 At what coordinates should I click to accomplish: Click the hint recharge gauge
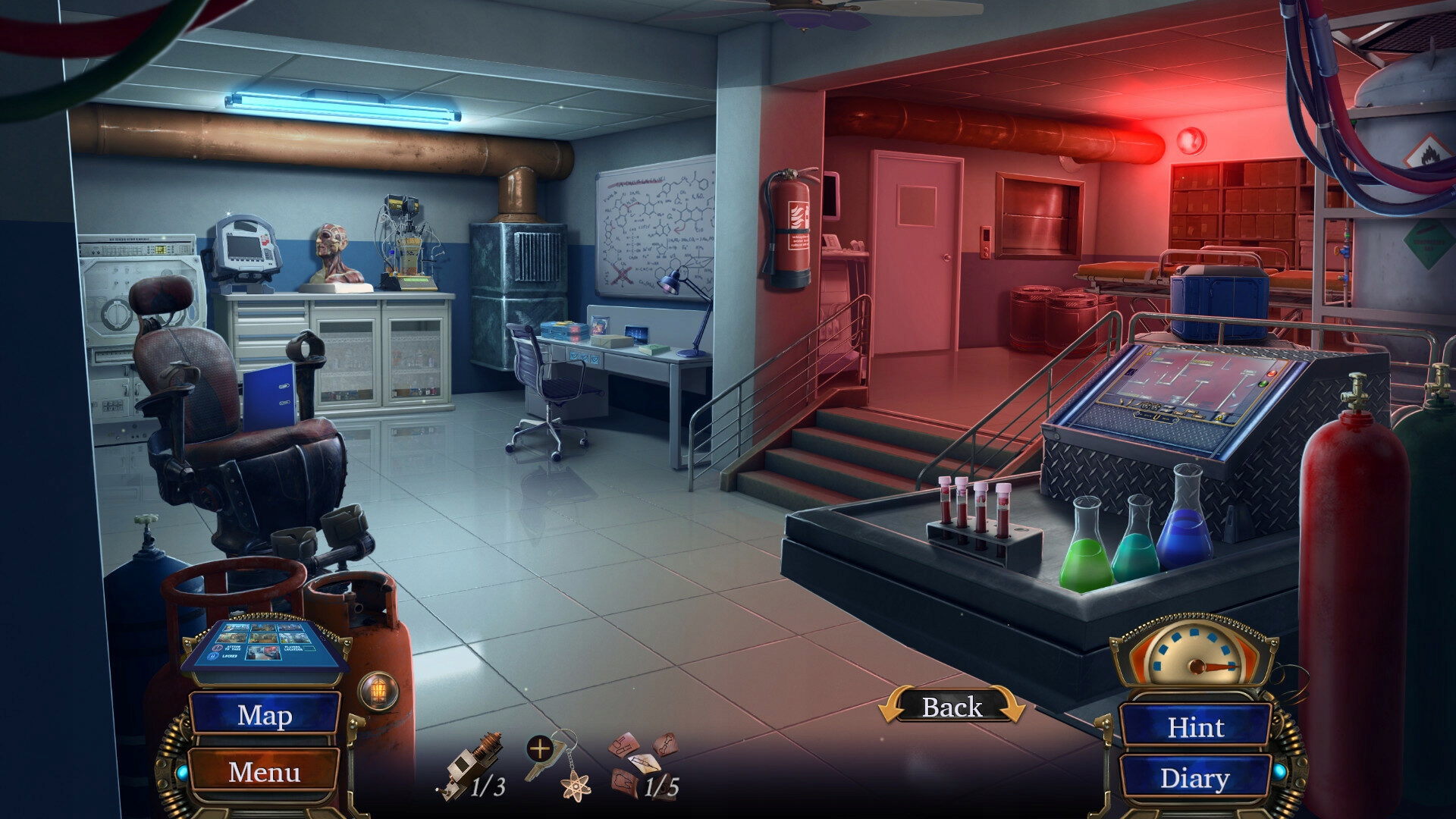coord(1194,657)
